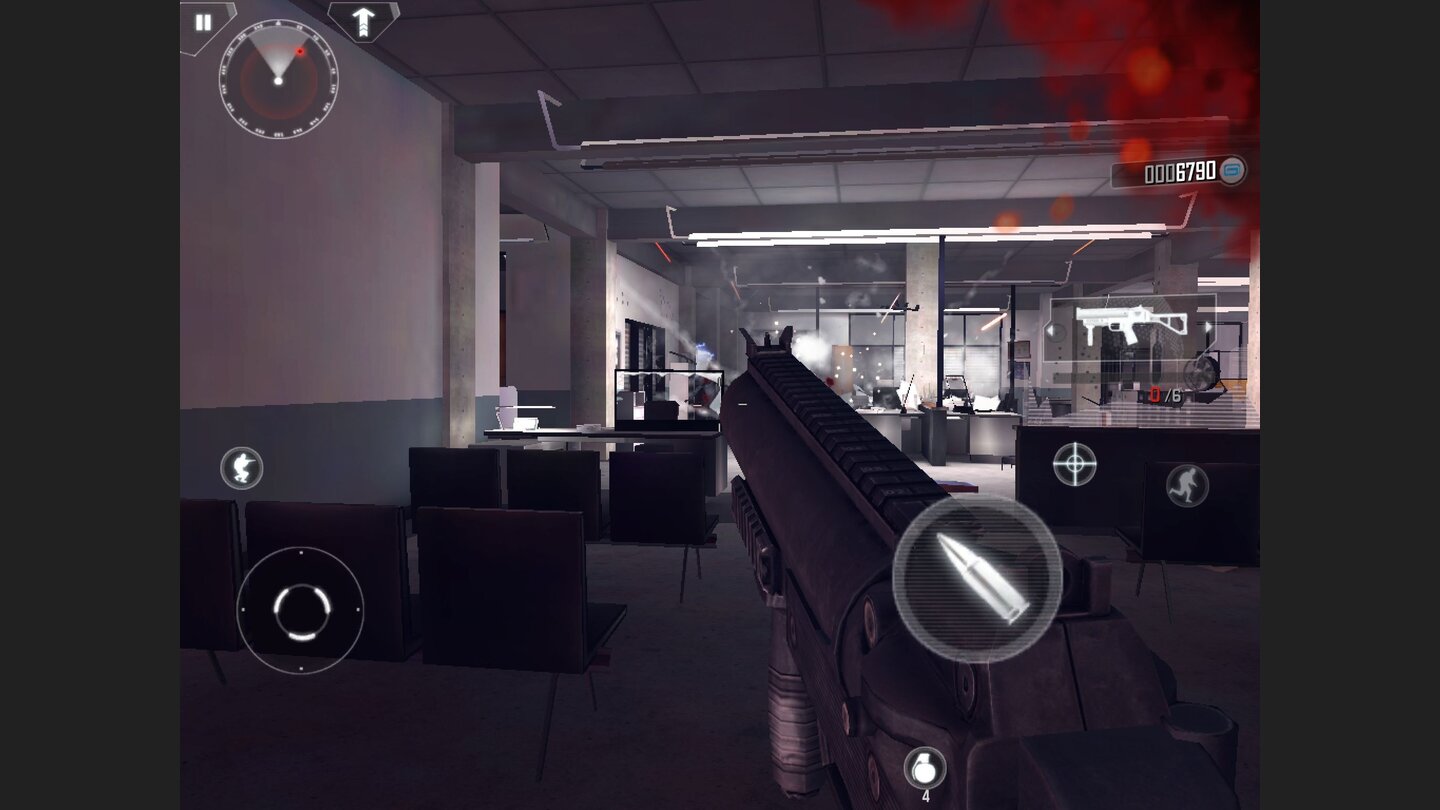Viewport: 1440px width, 810px height.
Task: Tap the white player dot at radar center
Action: pos(278,81)
